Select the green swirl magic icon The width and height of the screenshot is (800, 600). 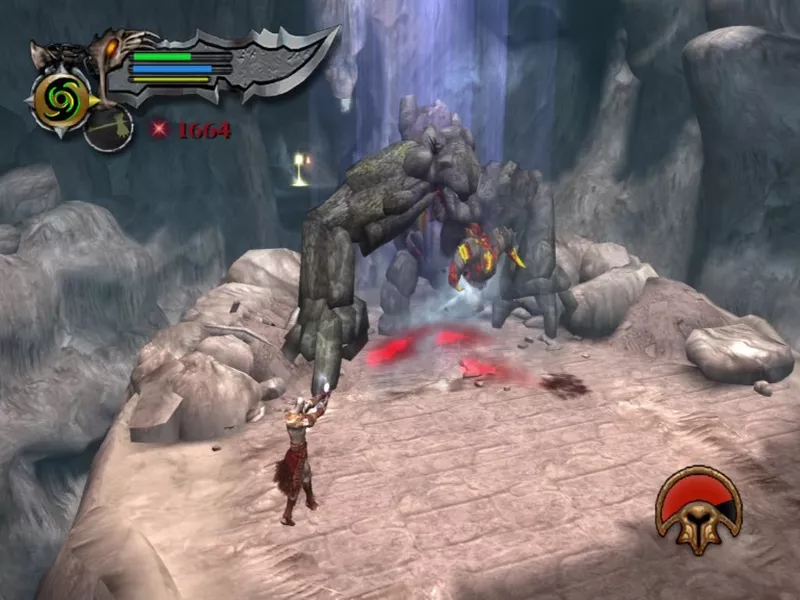(x=58, y=95)
